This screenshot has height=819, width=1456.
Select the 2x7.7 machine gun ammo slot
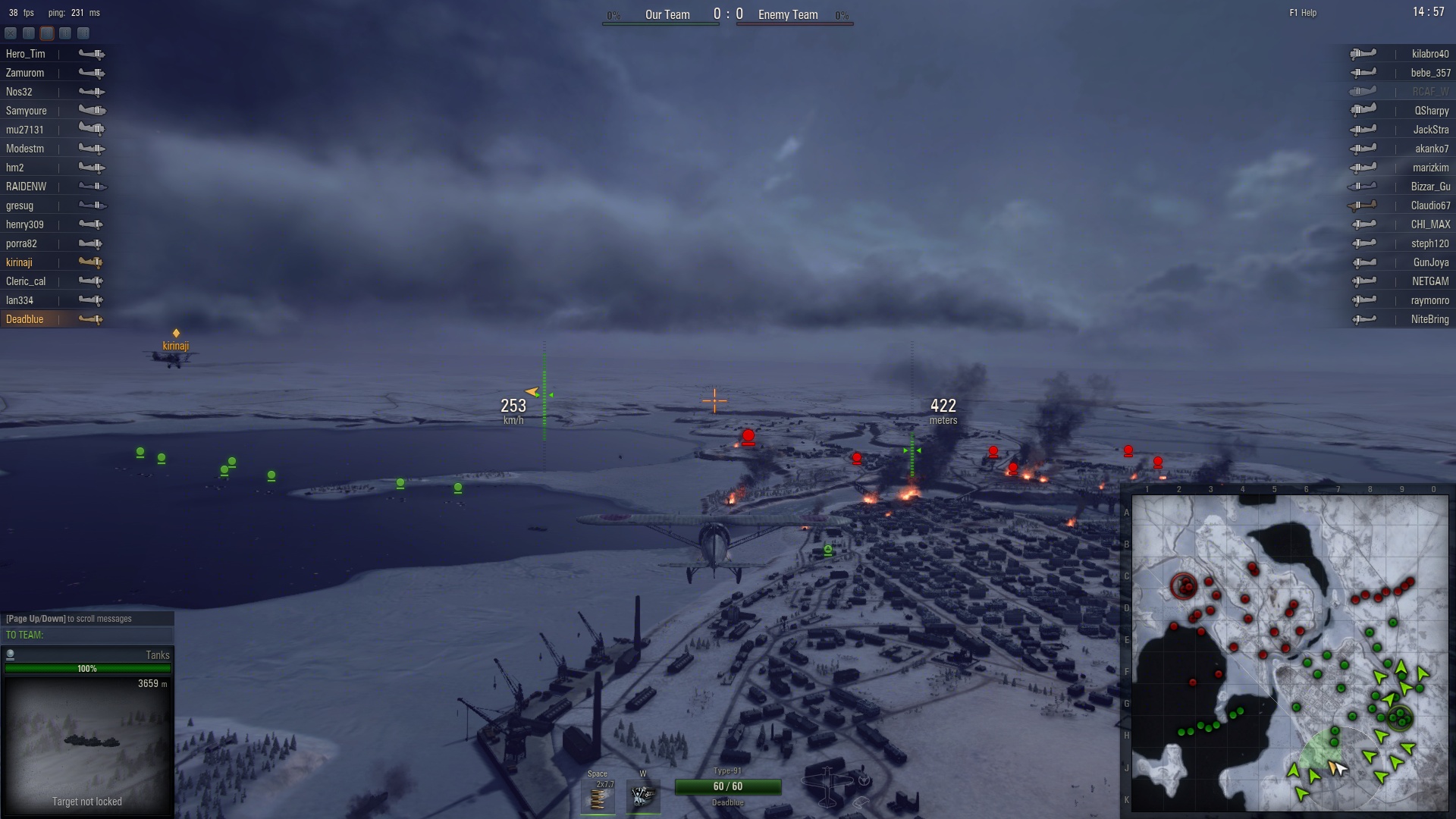point(598,797)
